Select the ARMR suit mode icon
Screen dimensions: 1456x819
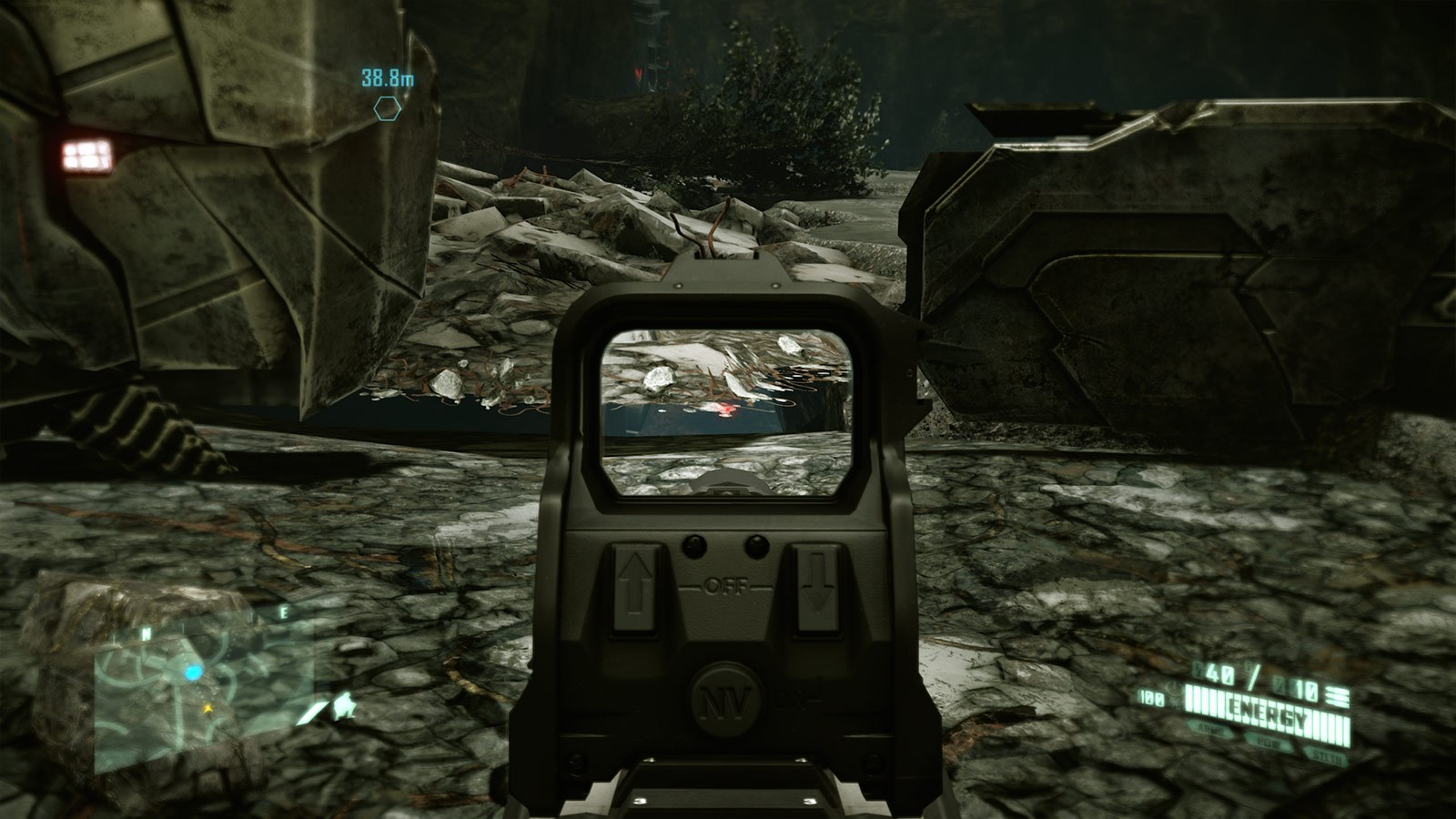(1210, 730)
